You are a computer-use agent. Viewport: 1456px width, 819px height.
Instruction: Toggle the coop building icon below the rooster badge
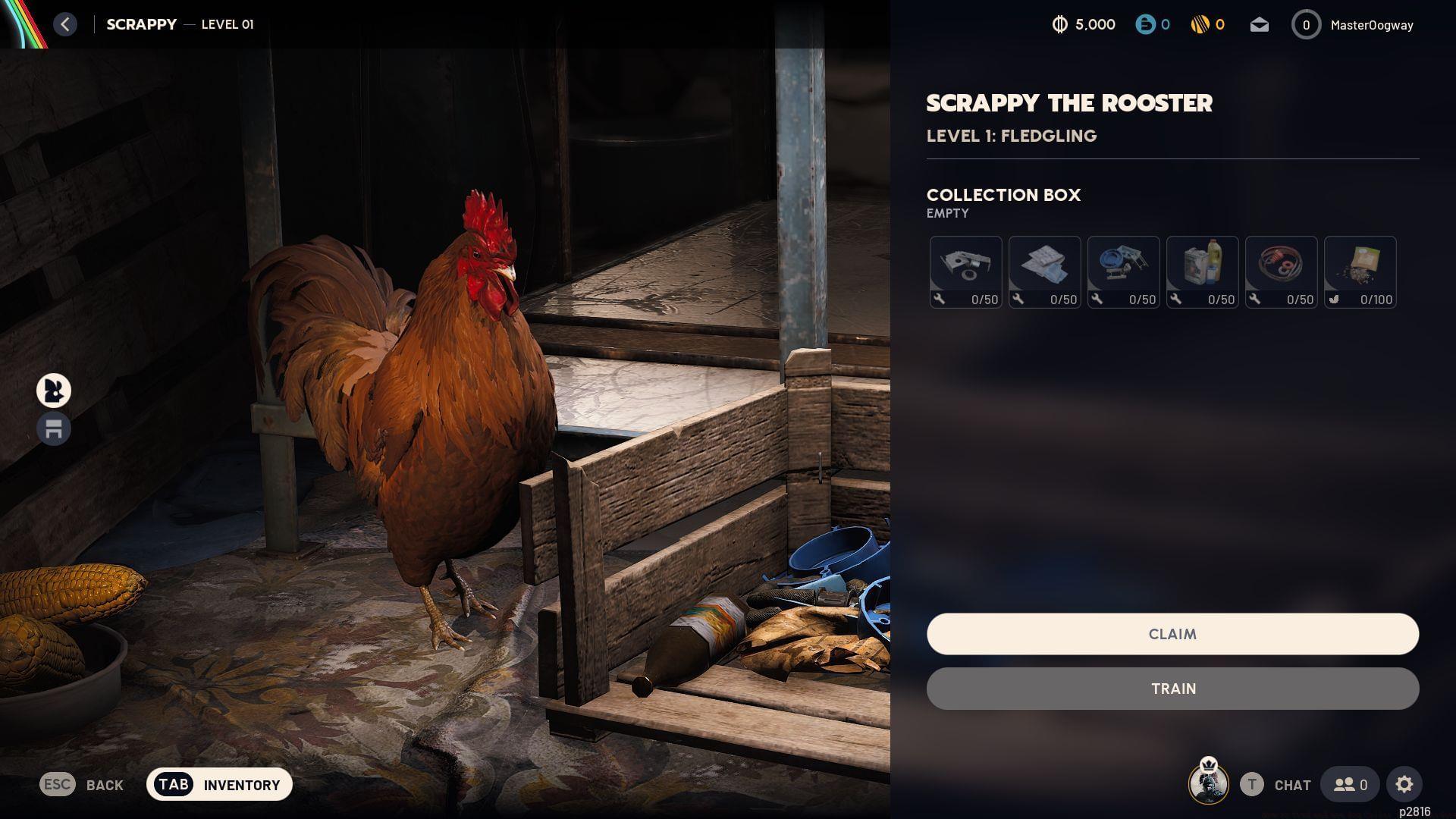pos(53,428)
